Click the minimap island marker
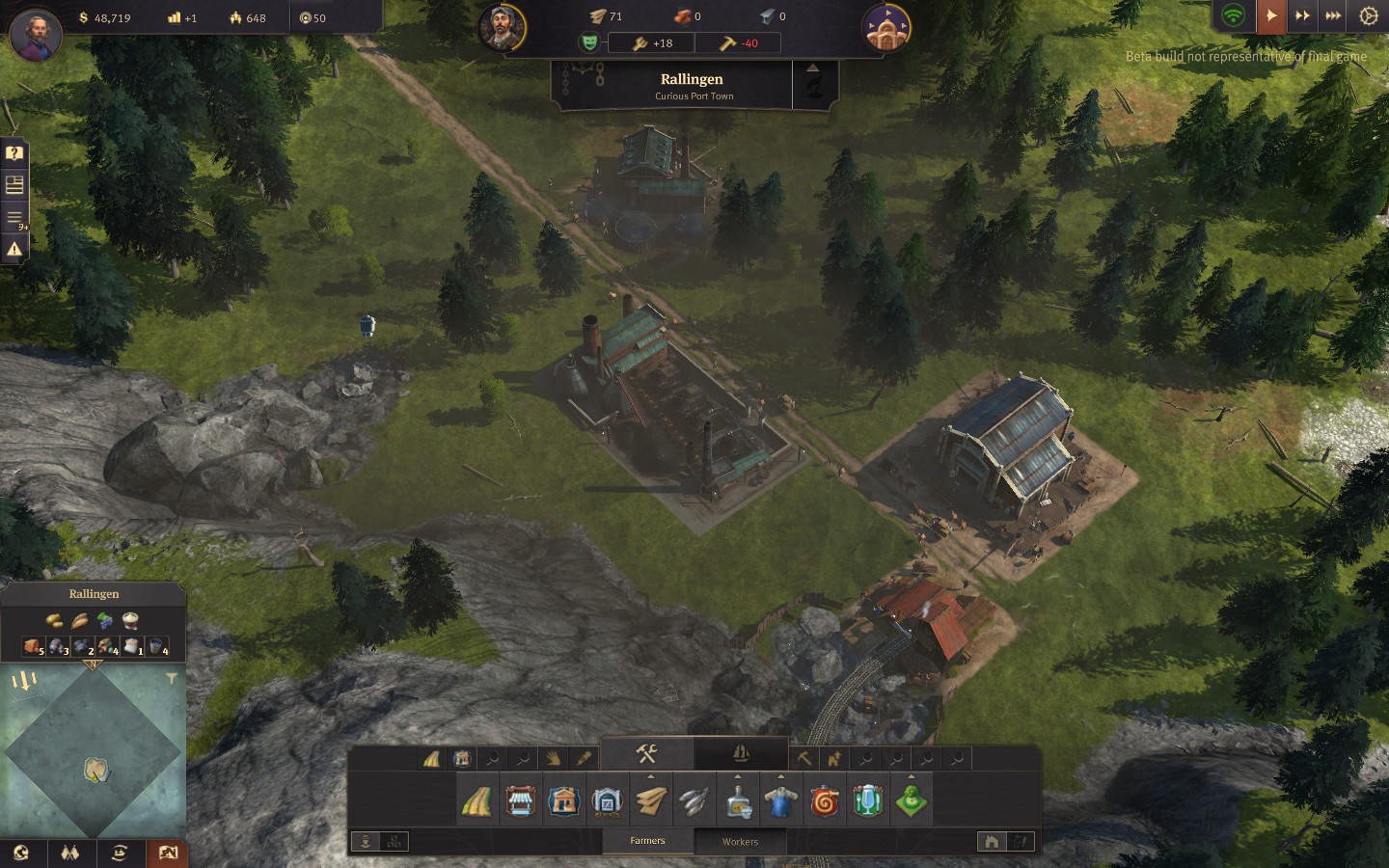Screen dimensions: 1389x868 (95, 769)
